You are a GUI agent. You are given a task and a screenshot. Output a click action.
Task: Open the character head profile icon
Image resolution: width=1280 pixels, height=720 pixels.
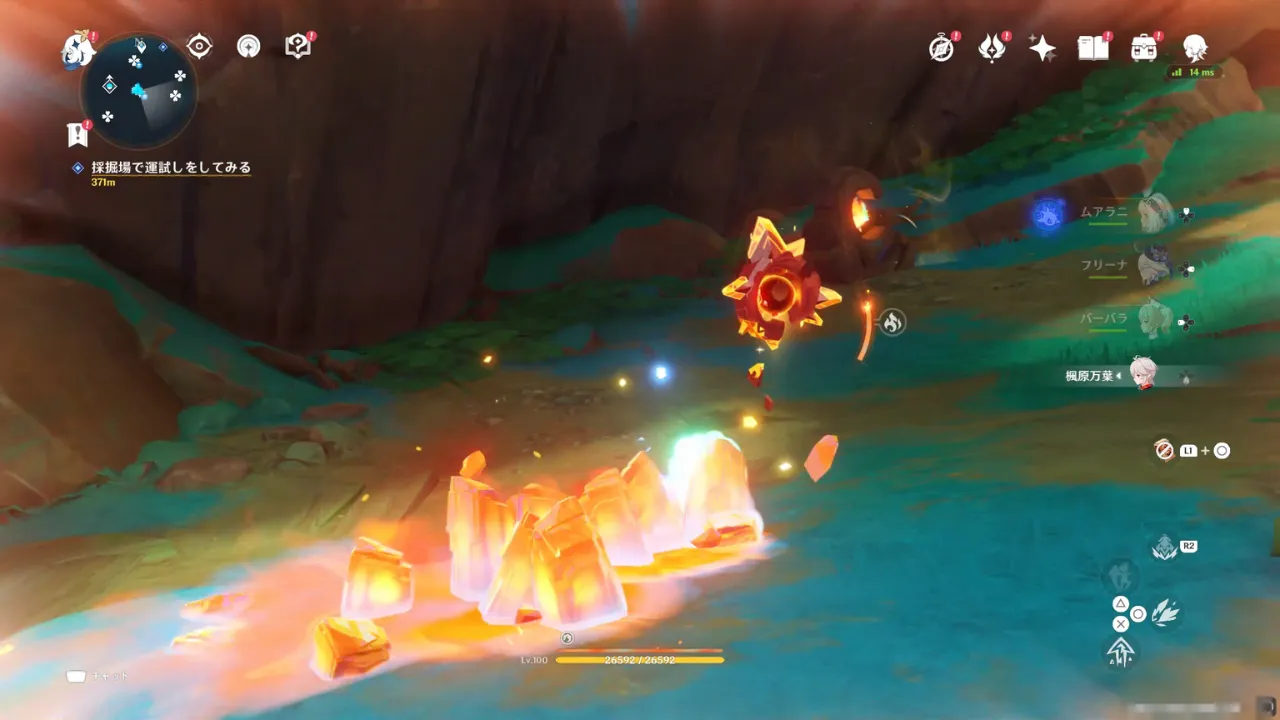tap(1194, 48)
